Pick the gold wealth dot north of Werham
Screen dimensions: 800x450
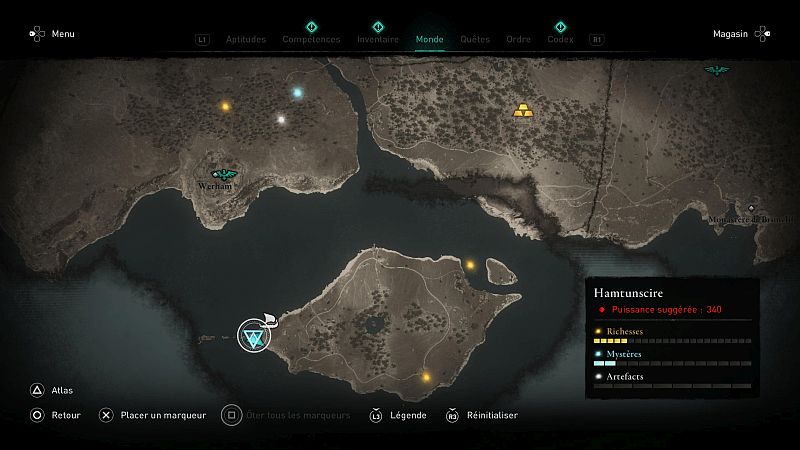pyautogui.click(x=225, y=106)
